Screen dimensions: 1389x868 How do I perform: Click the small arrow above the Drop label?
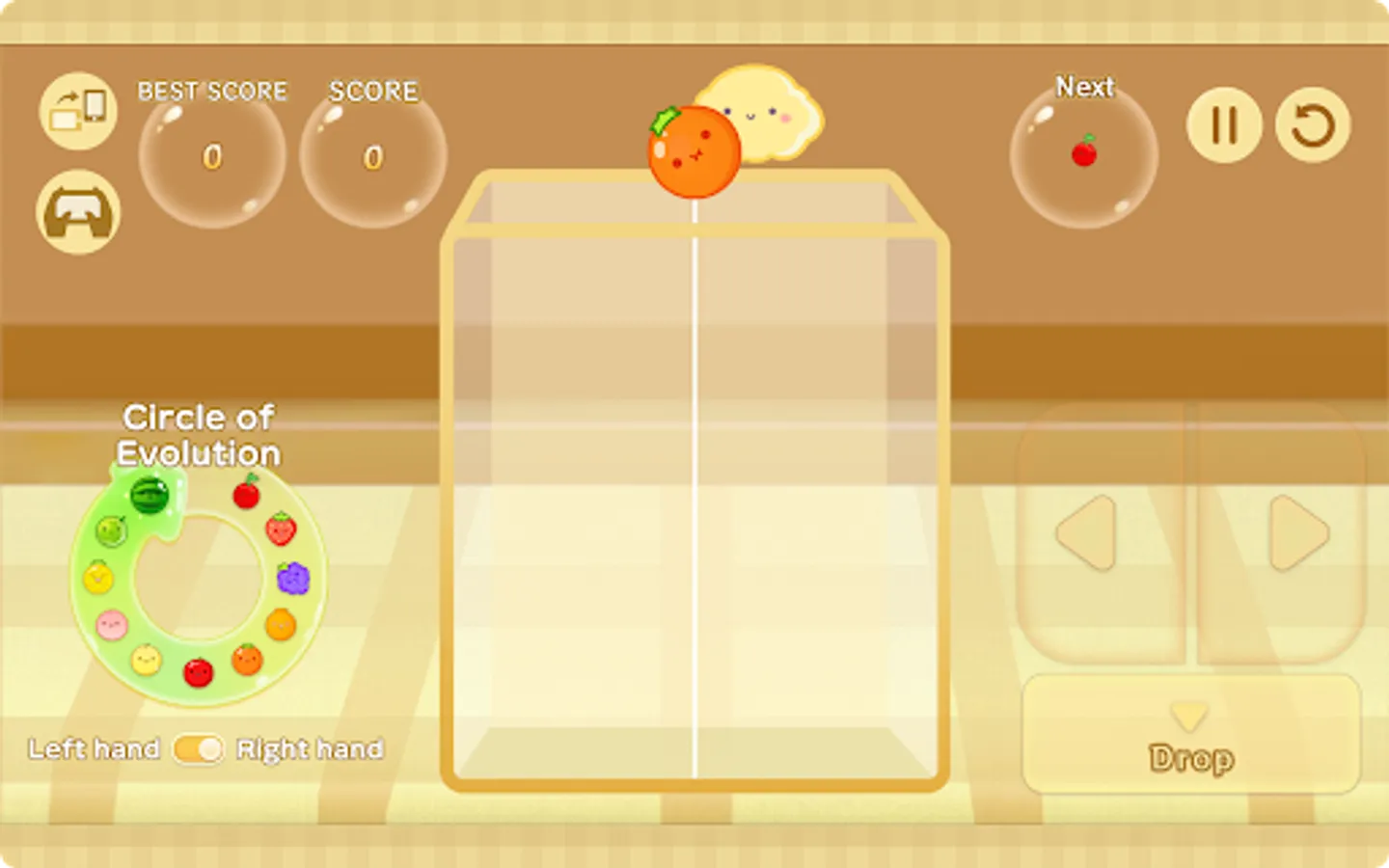pyautogui.click(x=1189, y=718)
